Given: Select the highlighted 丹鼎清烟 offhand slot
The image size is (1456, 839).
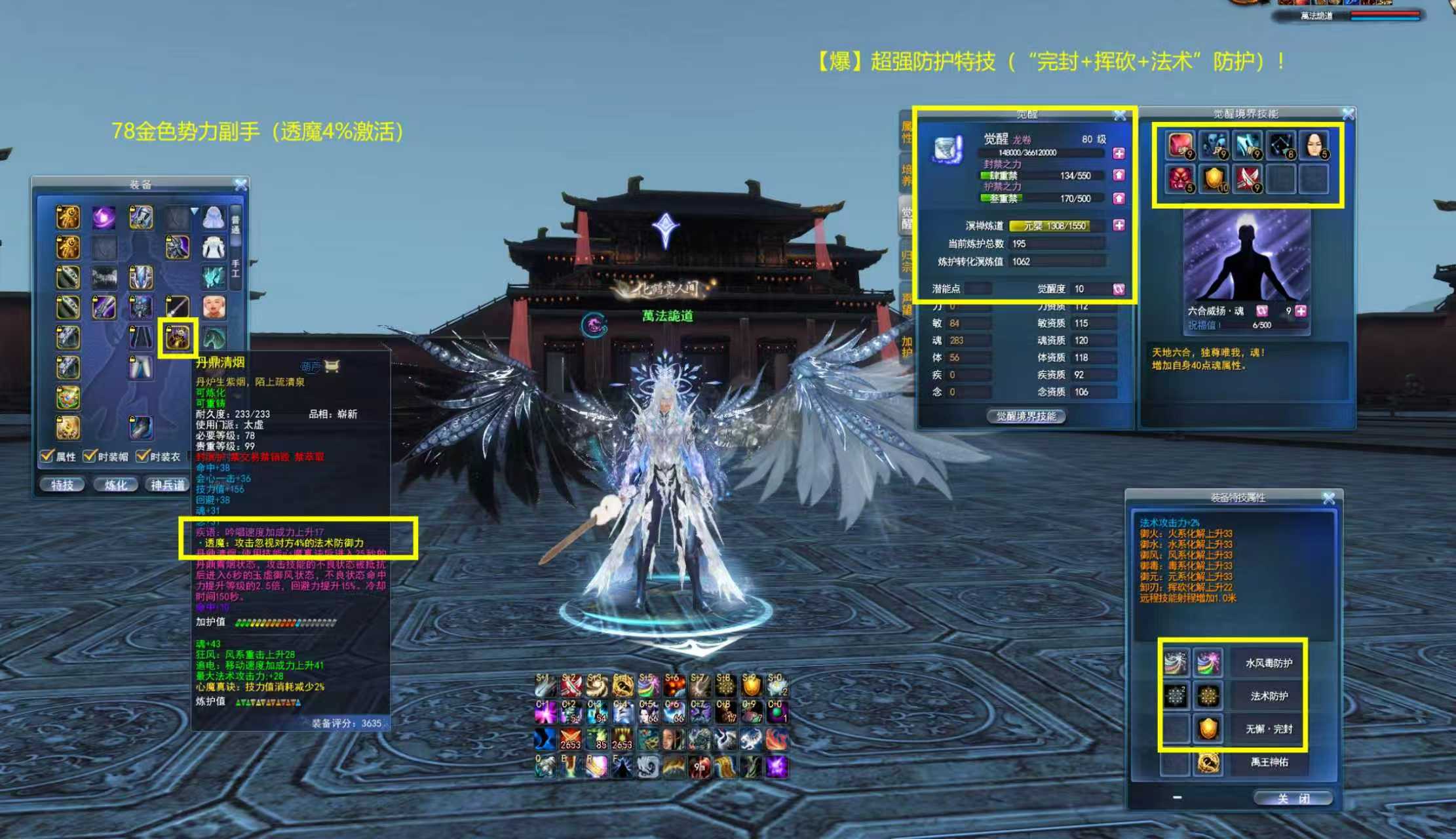Looking at the screenshot, I should (x=178, y=338).
